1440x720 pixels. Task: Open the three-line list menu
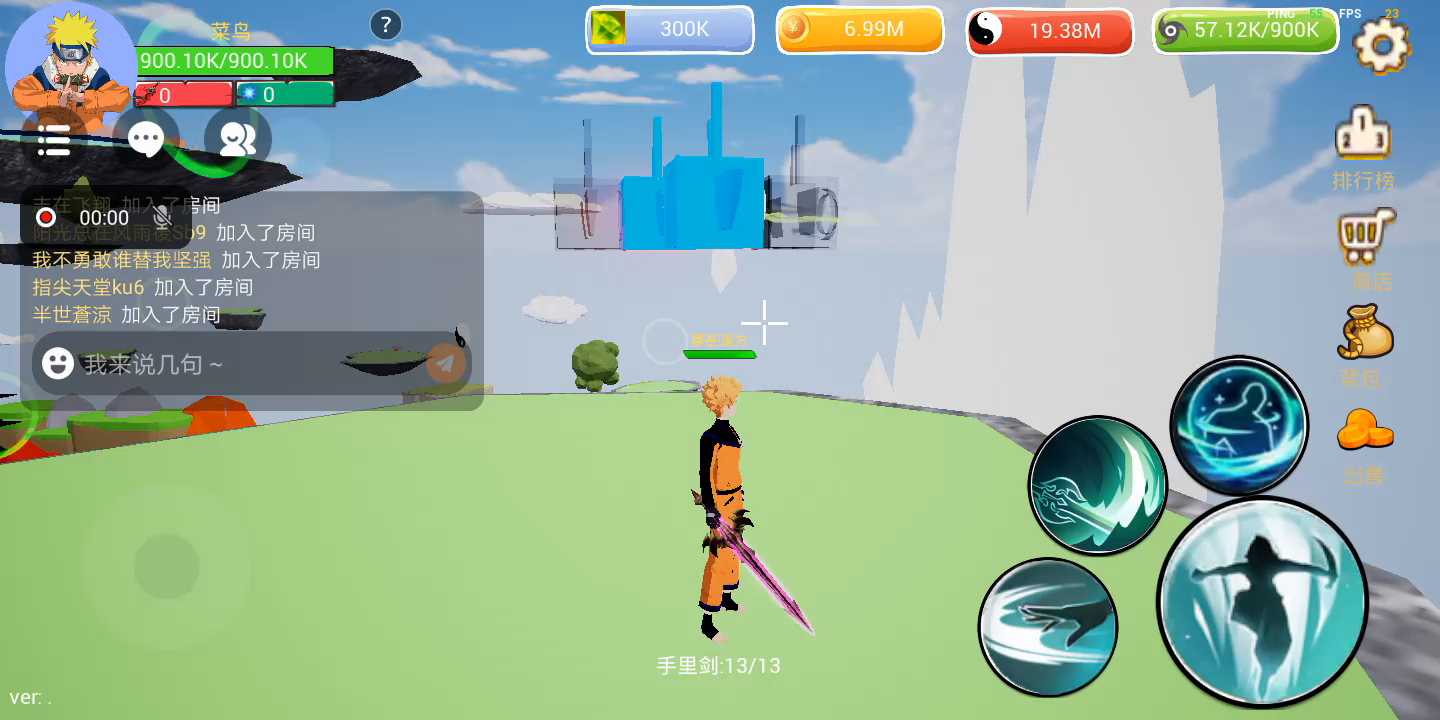pos(54,141)
